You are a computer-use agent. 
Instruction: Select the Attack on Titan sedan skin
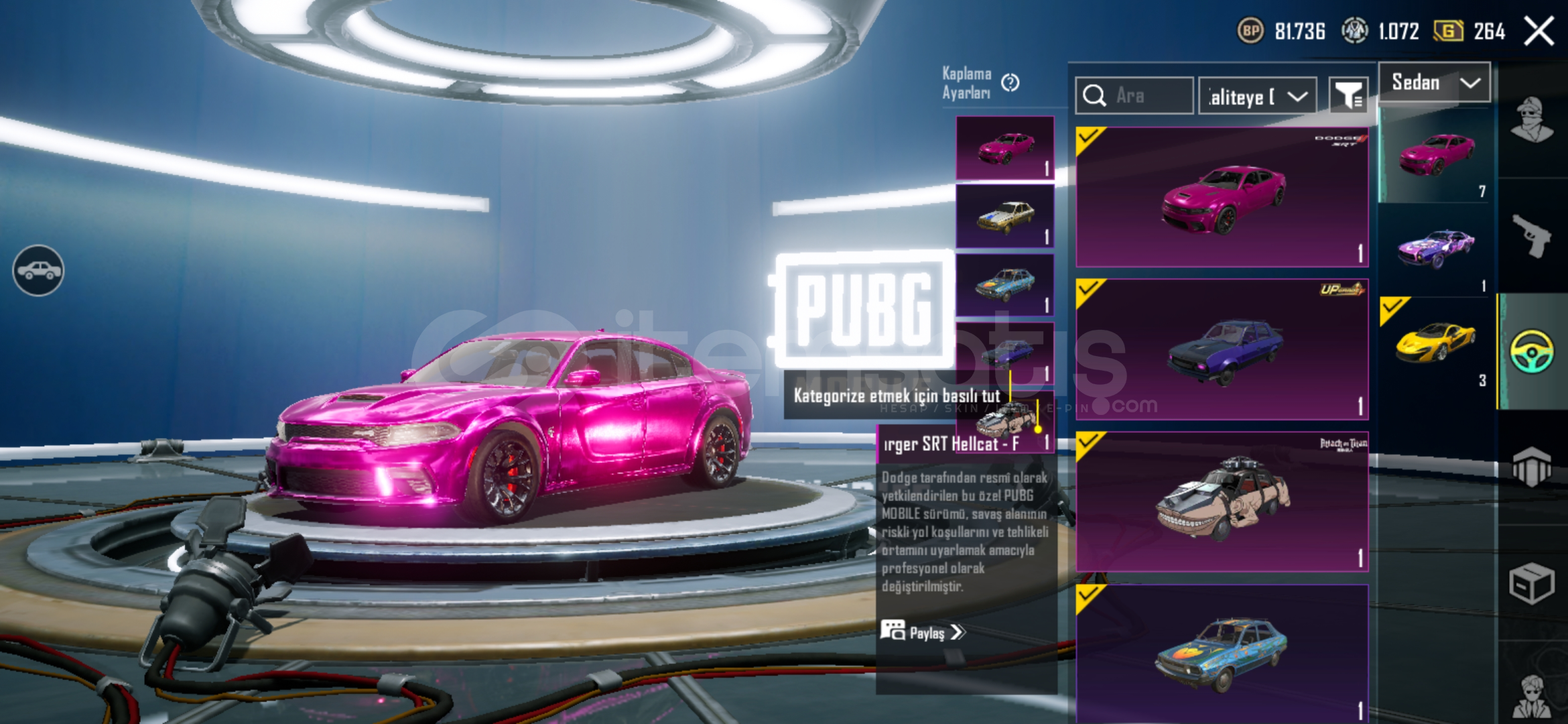(x=1222, y=501)
